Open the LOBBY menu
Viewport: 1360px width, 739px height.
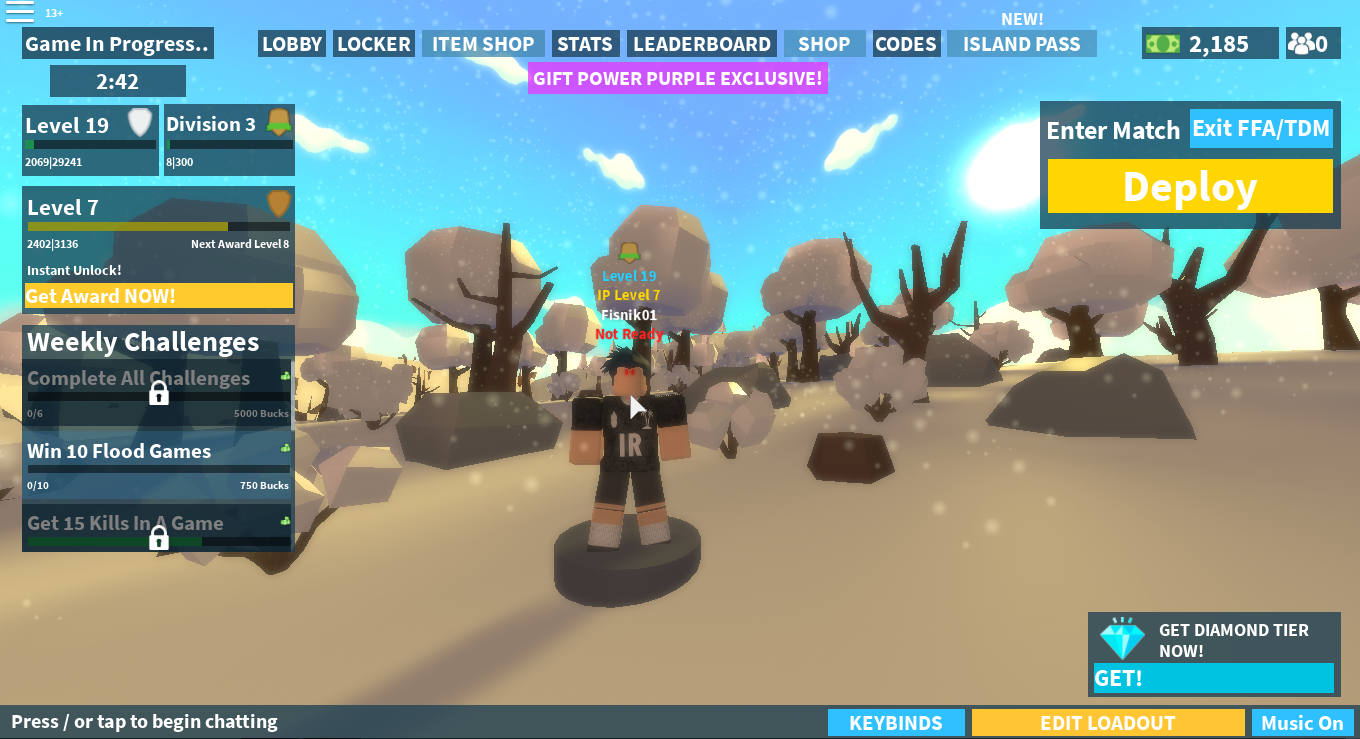click(291, 44)
